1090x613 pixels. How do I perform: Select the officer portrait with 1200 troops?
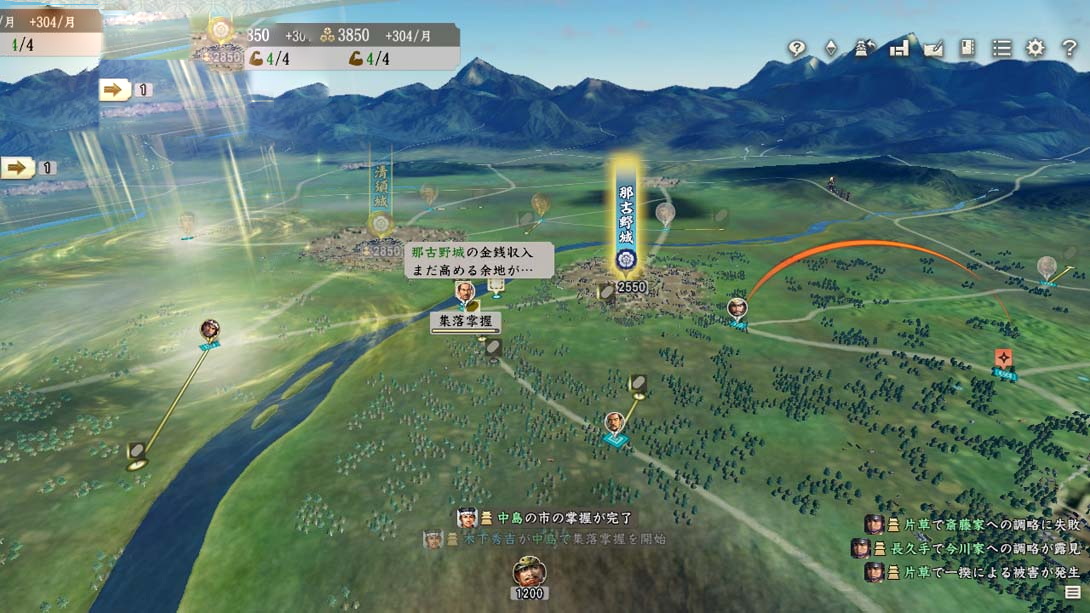click(x=529, y=573)
